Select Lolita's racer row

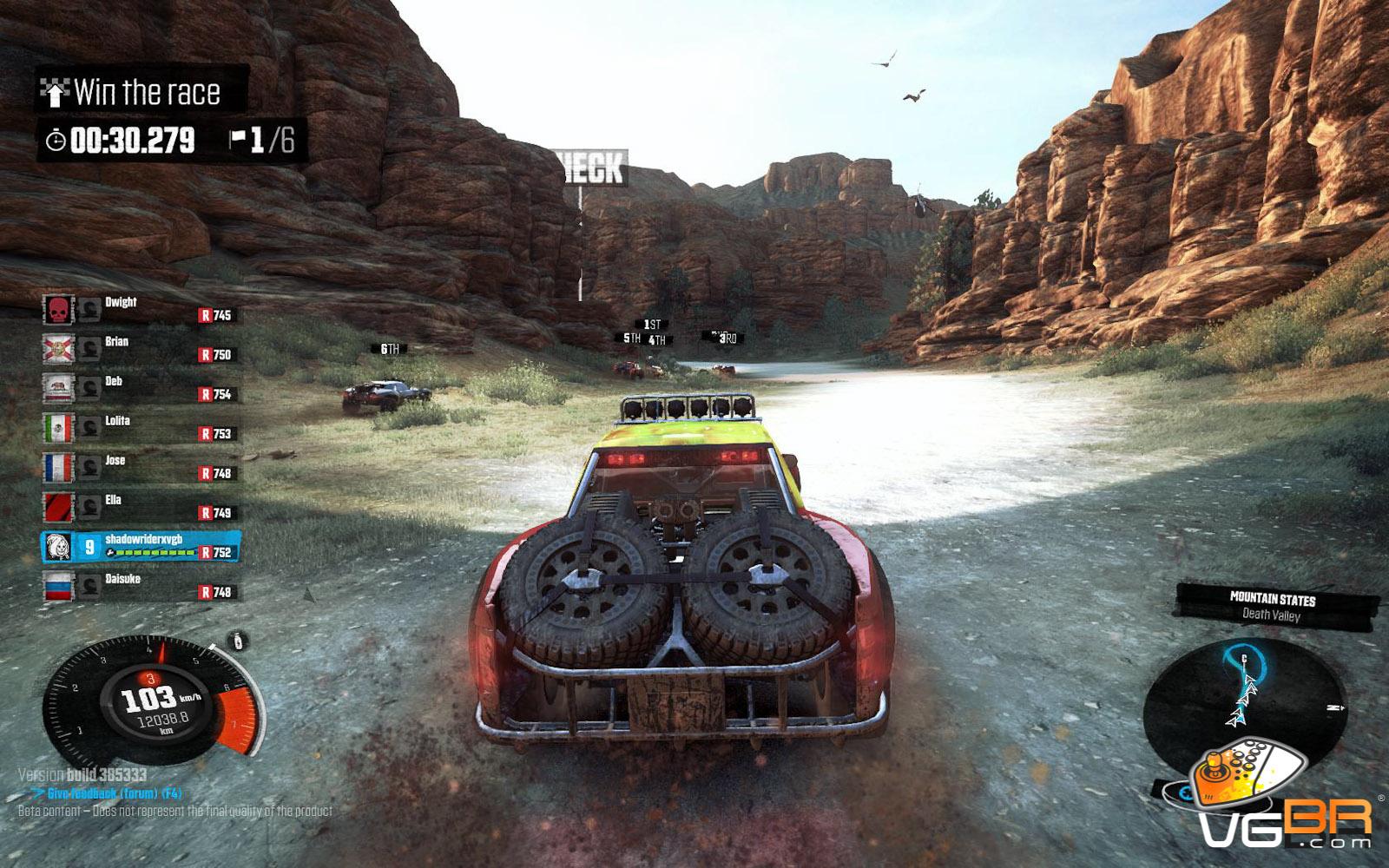click(139, 427)
